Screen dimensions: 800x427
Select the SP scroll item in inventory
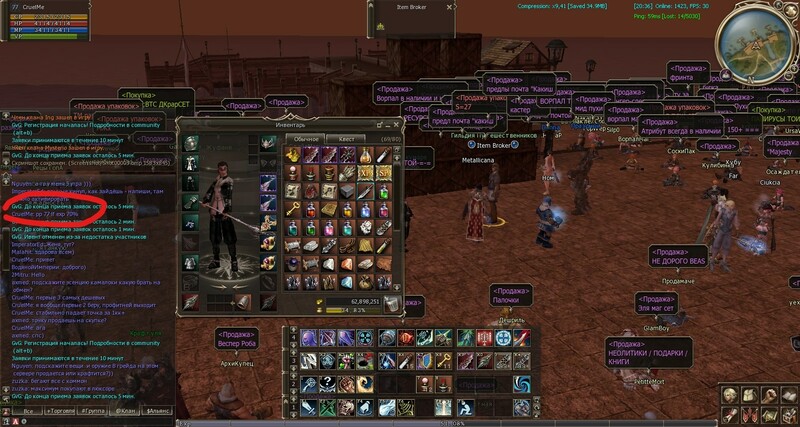pos(386,174)
